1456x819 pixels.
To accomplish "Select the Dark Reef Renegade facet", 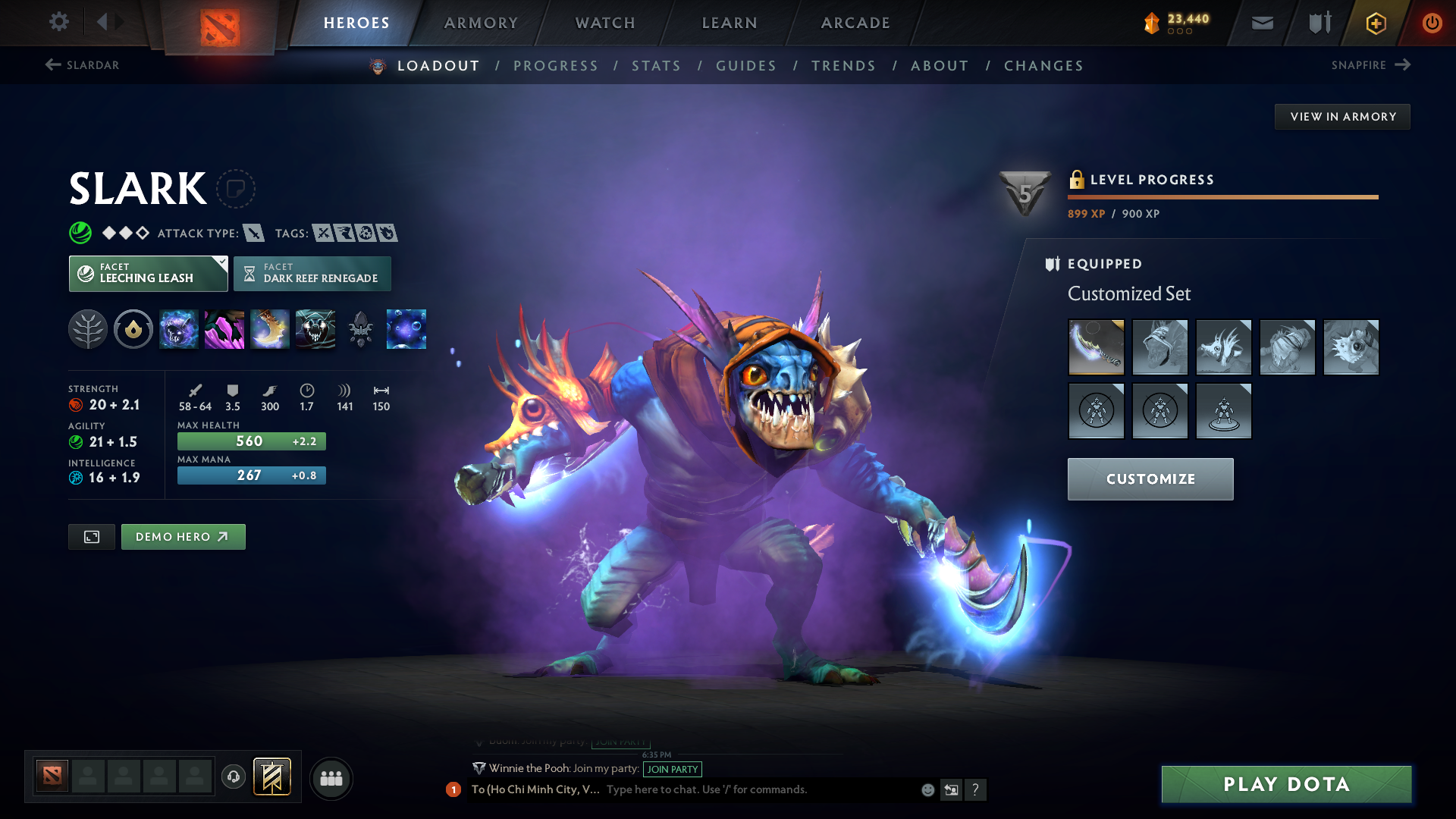I will pos(313,274).
